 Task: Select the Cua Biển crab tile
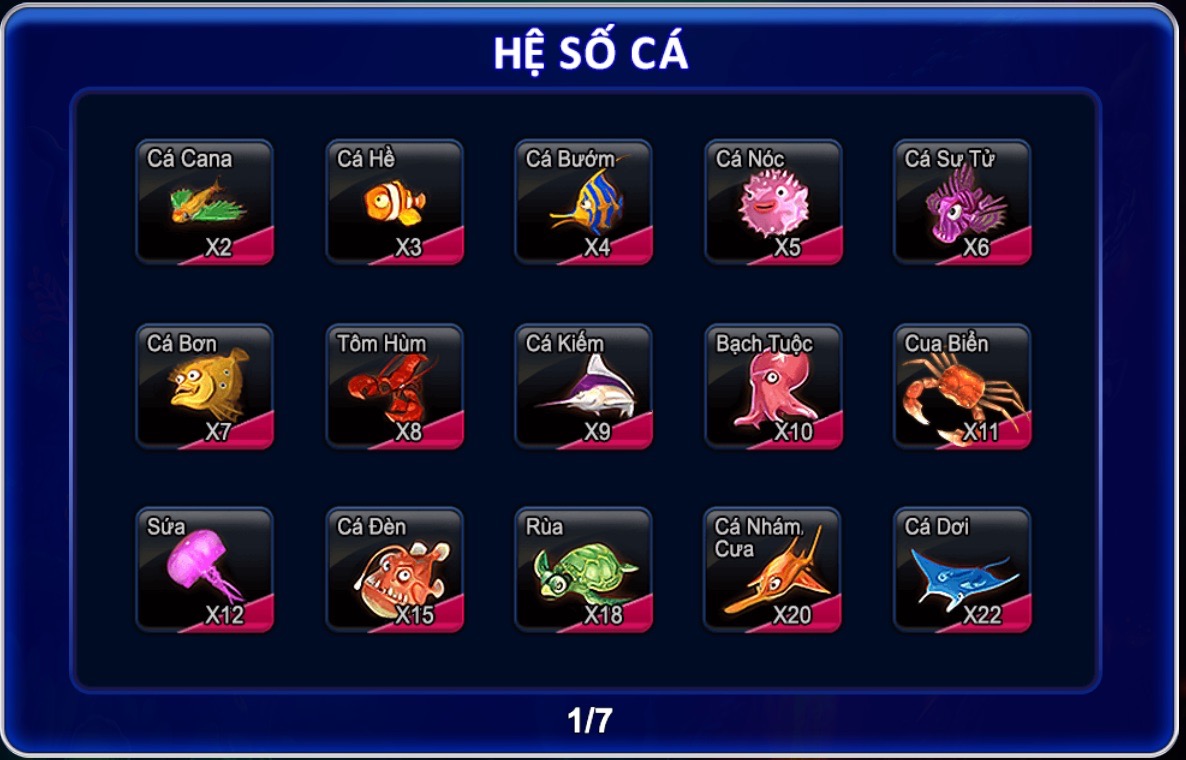pyautogui.click(x=962, y=386)
